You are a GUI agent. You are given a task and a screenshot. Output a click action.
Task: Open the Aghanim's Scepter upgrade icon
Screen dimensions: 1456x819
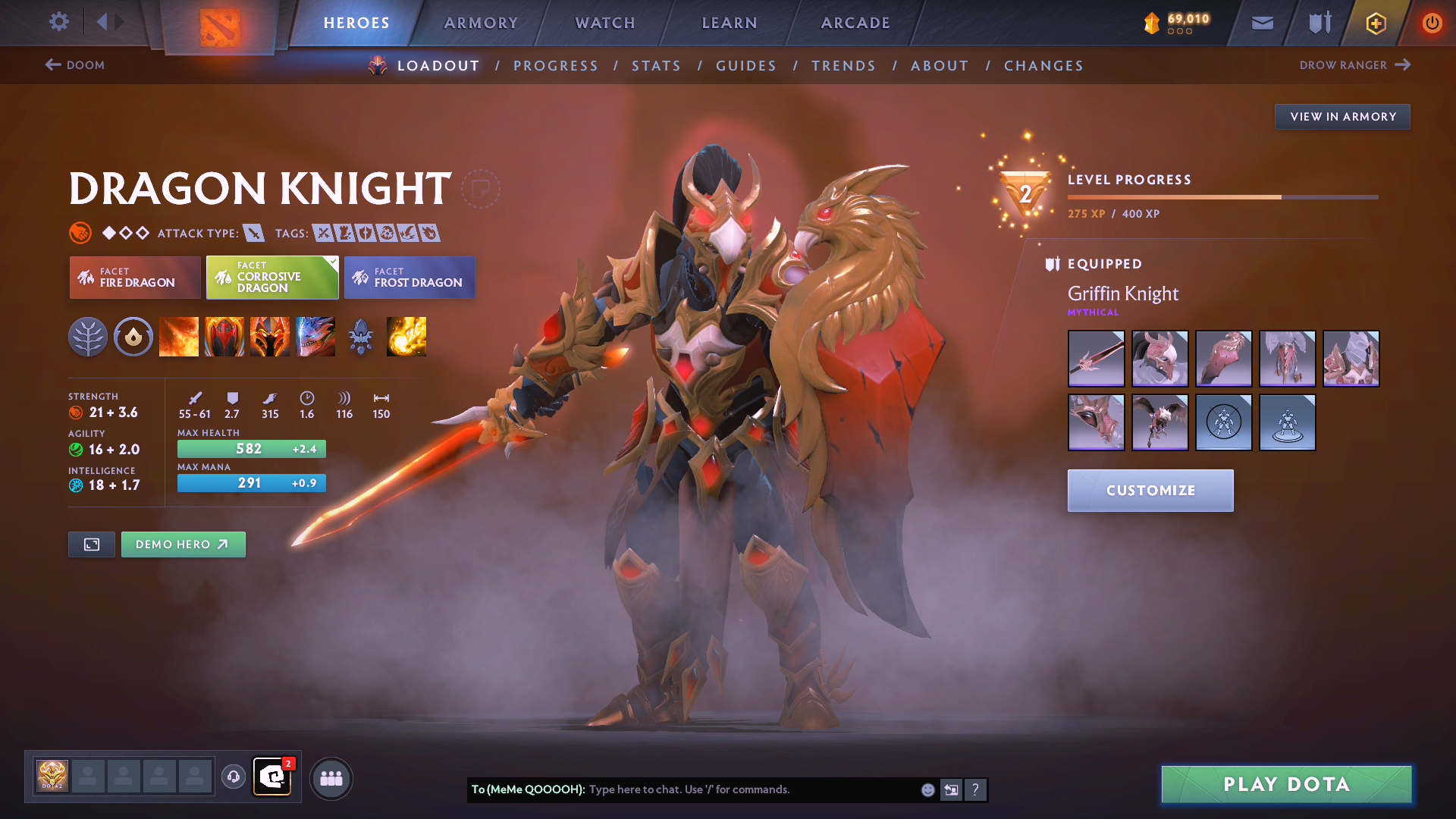pyautogui.click(x=361, y=337)
